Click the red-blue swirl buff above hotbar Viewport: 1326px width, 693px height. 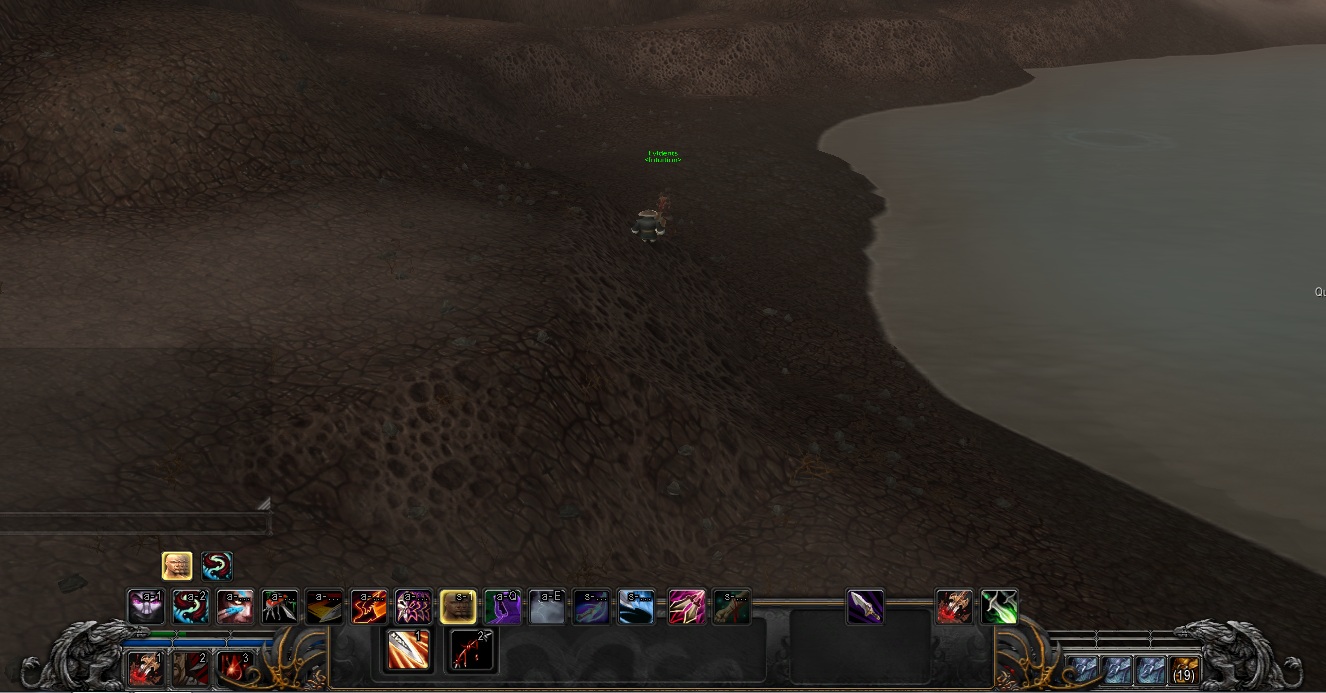click(x=217, y=566)
